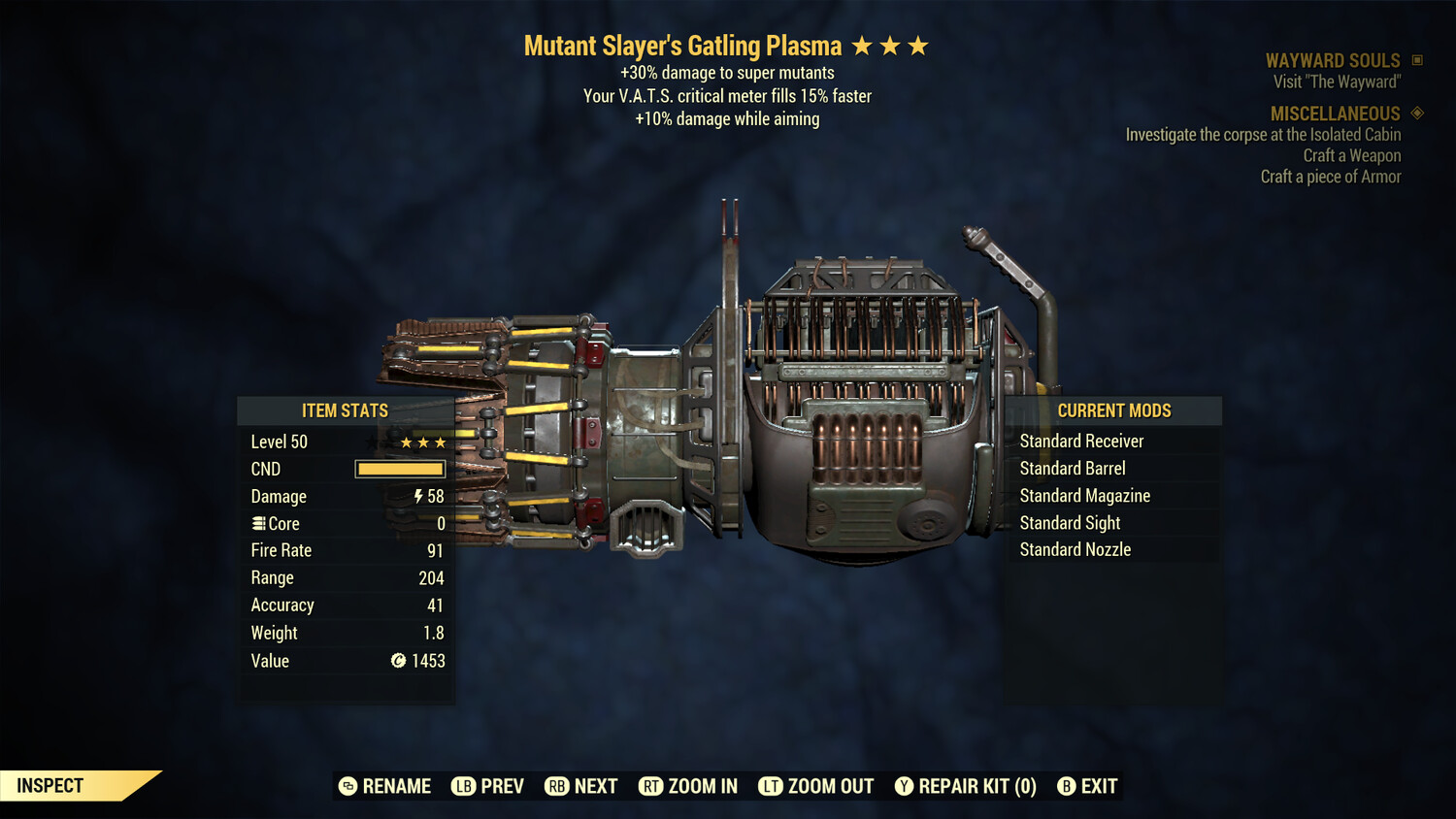Click the RT Zoom In button icon
The width and height of the screenshot is (1456, 819).
point(652,786)
